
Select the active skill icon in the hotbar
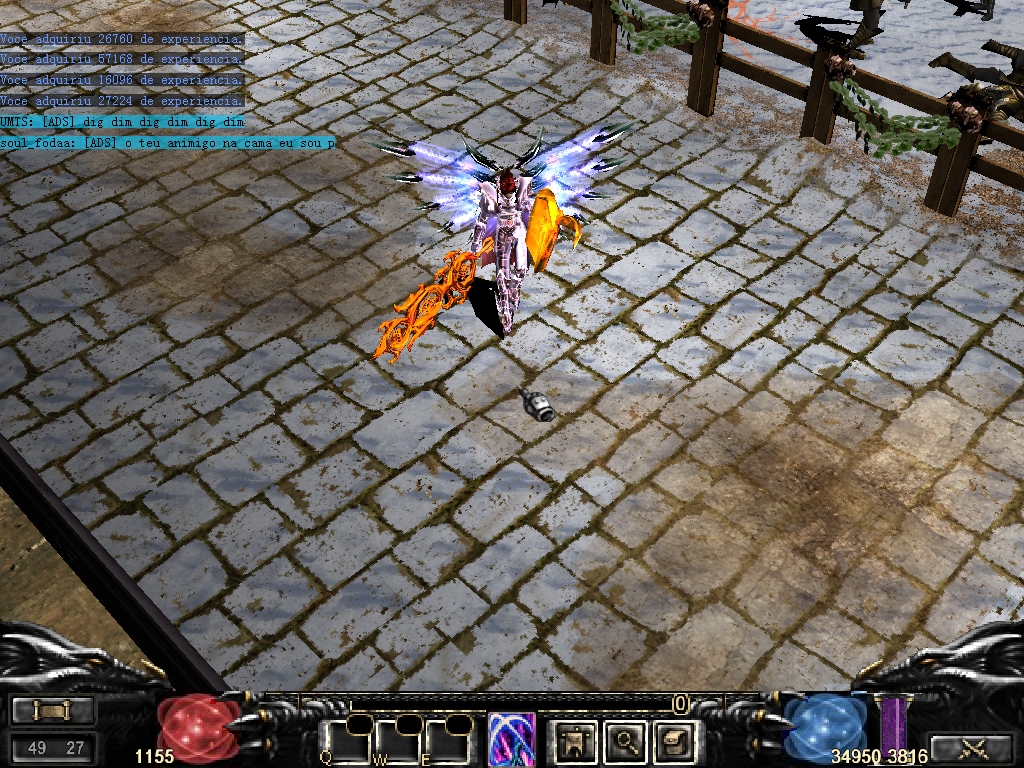[x=511, y=740]
